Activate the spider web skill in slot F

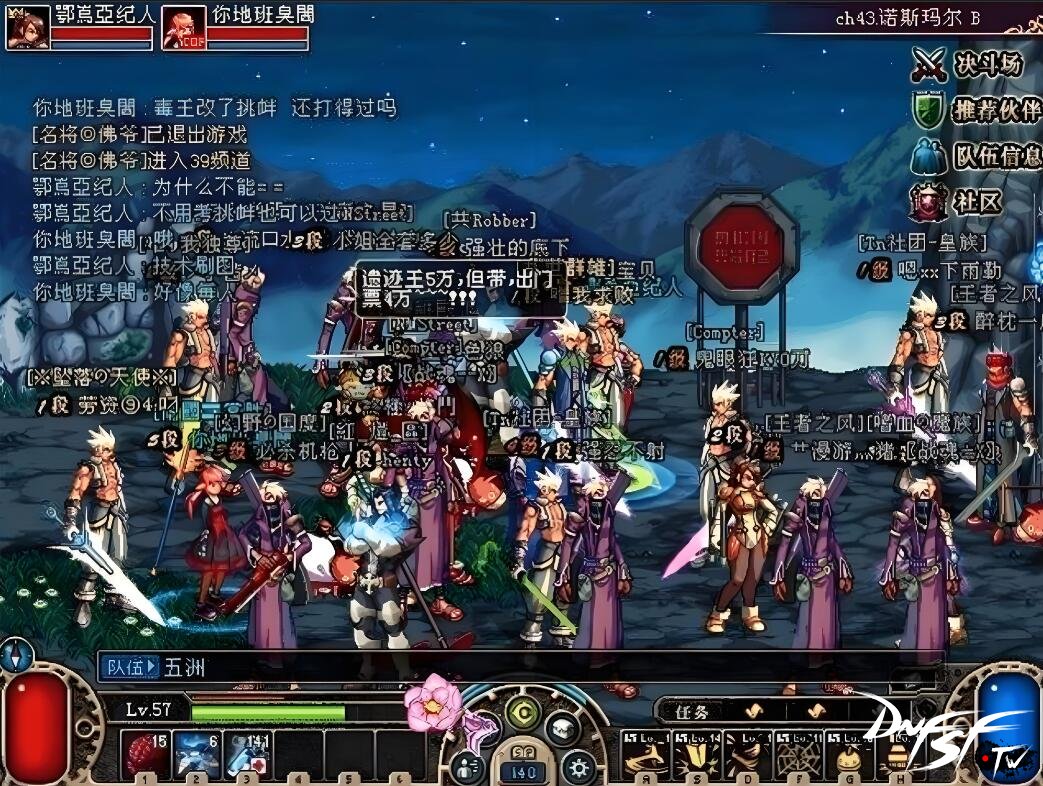(x=798, y=753)
